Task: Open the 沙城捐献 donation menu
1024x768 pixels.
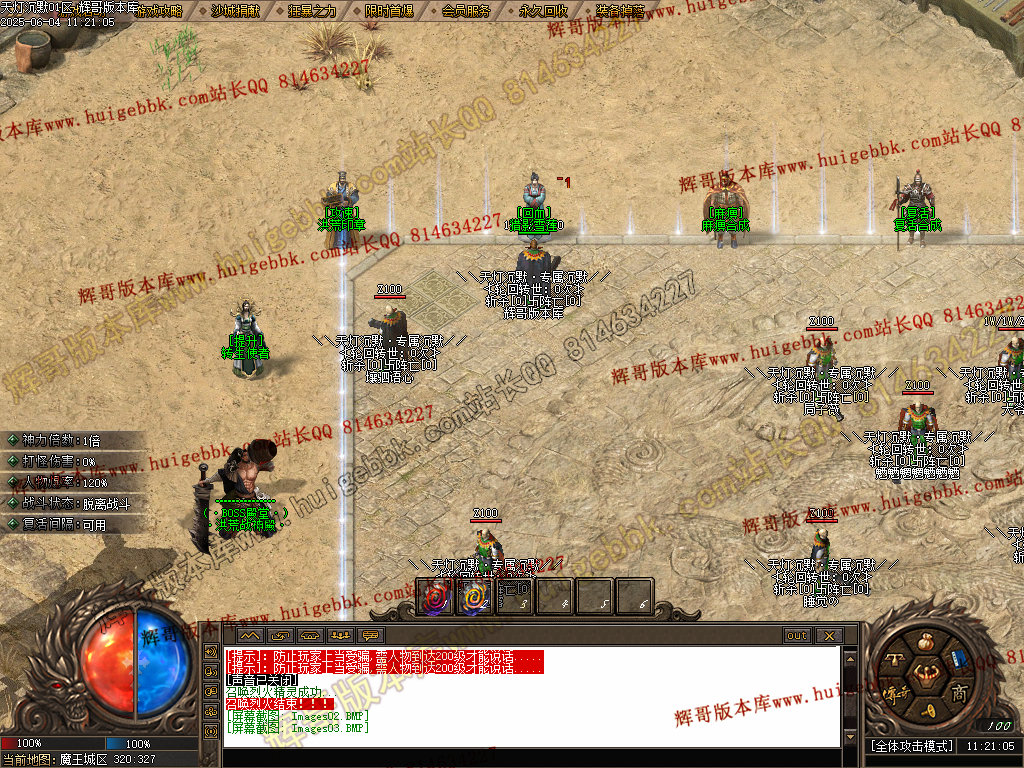Action: tap(236, 11)
